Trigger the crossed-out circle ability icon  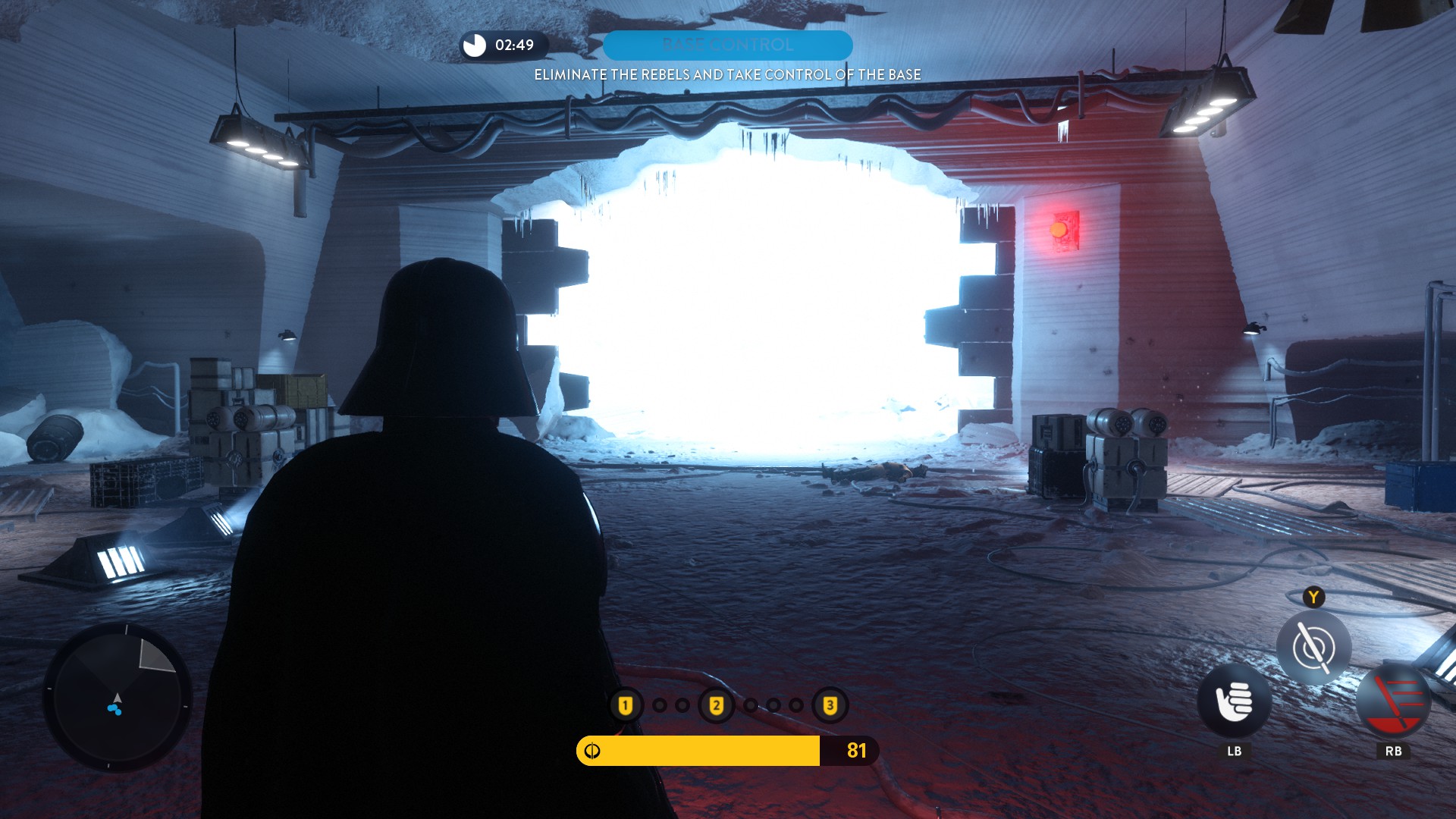click(1313, 648)
